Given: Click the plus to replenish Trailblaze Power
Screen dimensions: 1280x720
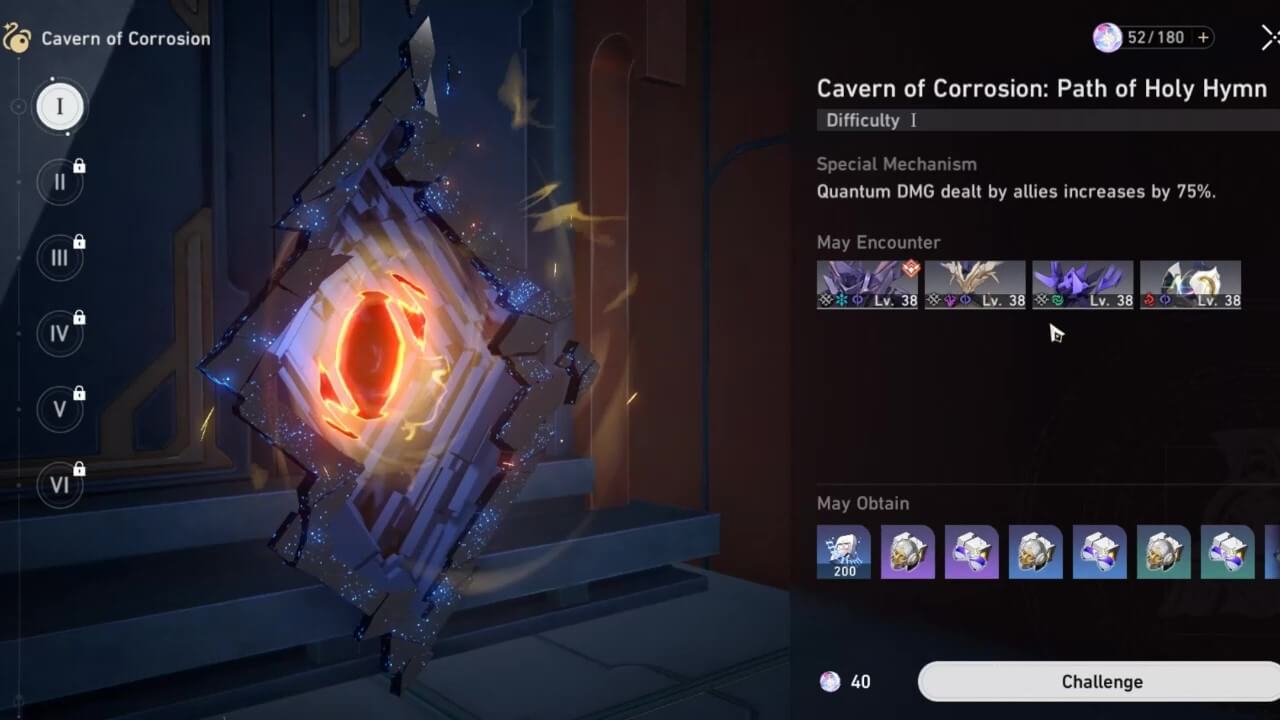Looking at the screenshot, I should 1202,37.
